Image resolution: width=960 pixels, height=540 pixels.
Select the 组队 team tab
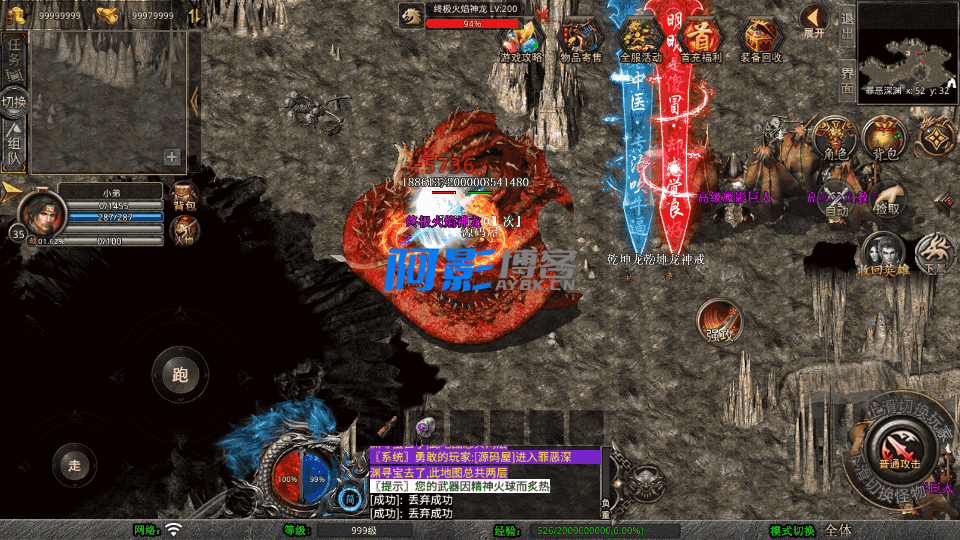14,146
